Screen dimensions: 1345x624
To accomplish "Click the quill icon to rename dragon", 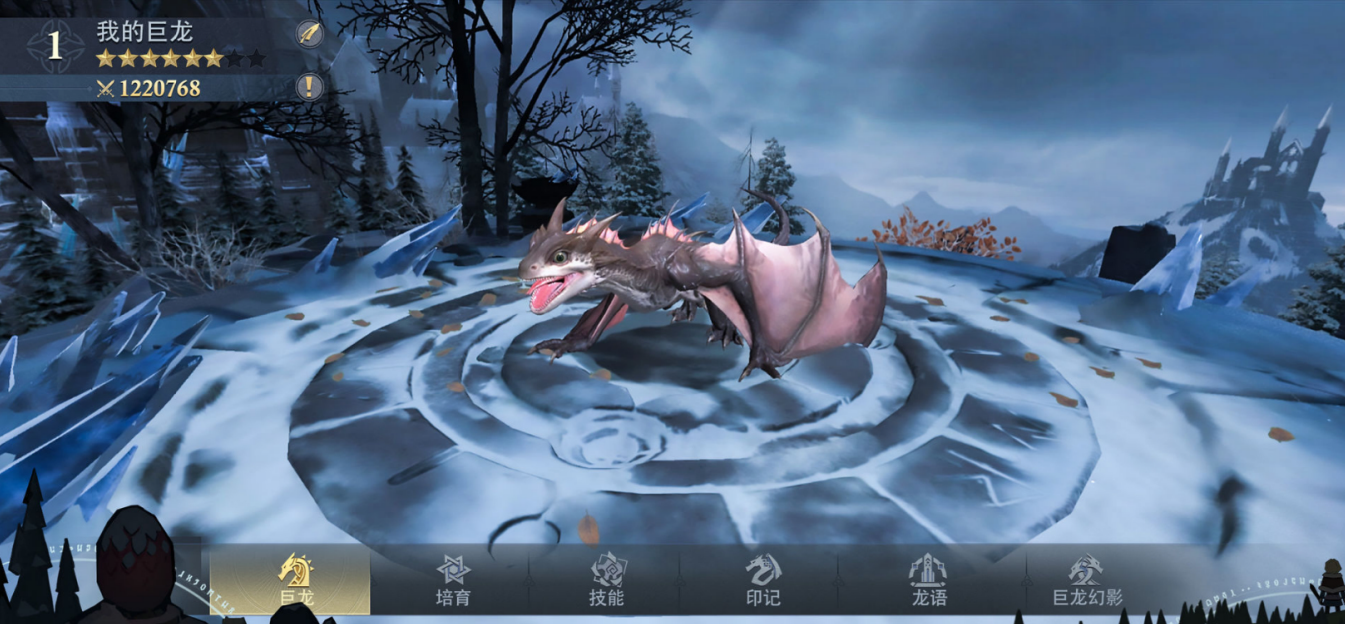I will (310, 33).
